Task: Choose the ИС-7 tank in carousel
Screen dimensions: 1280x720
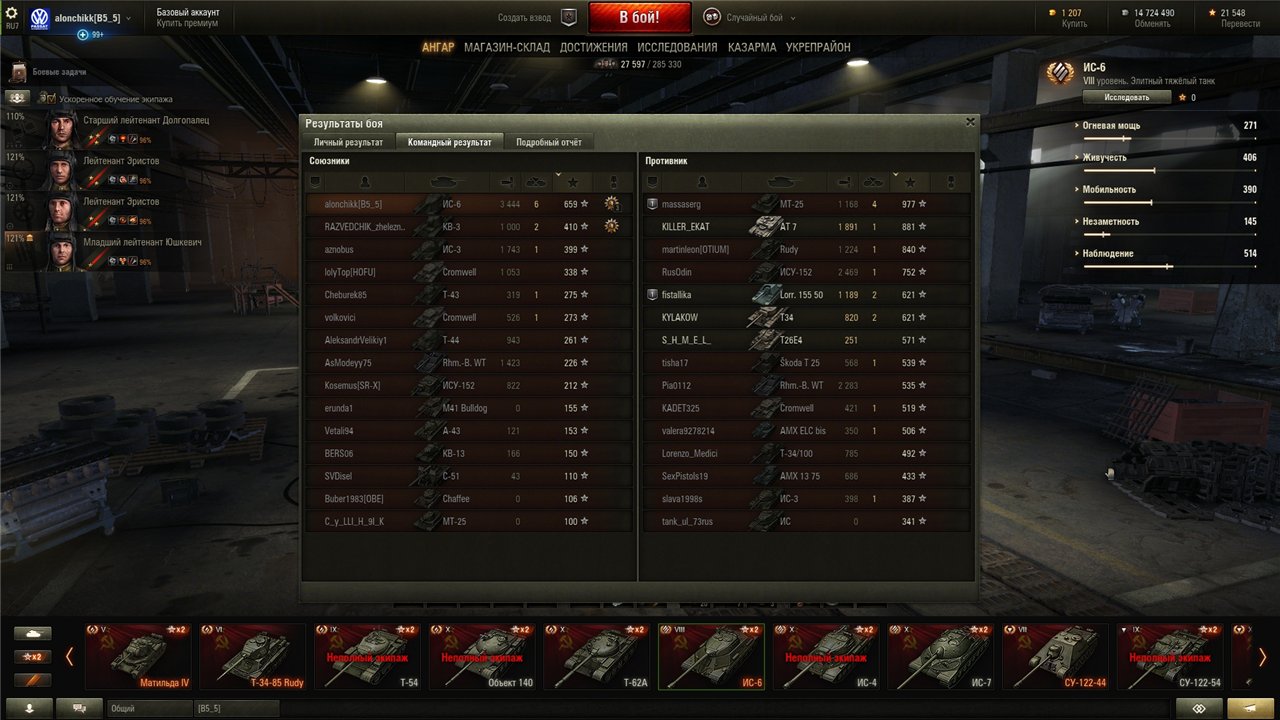Action: point(939,656)
